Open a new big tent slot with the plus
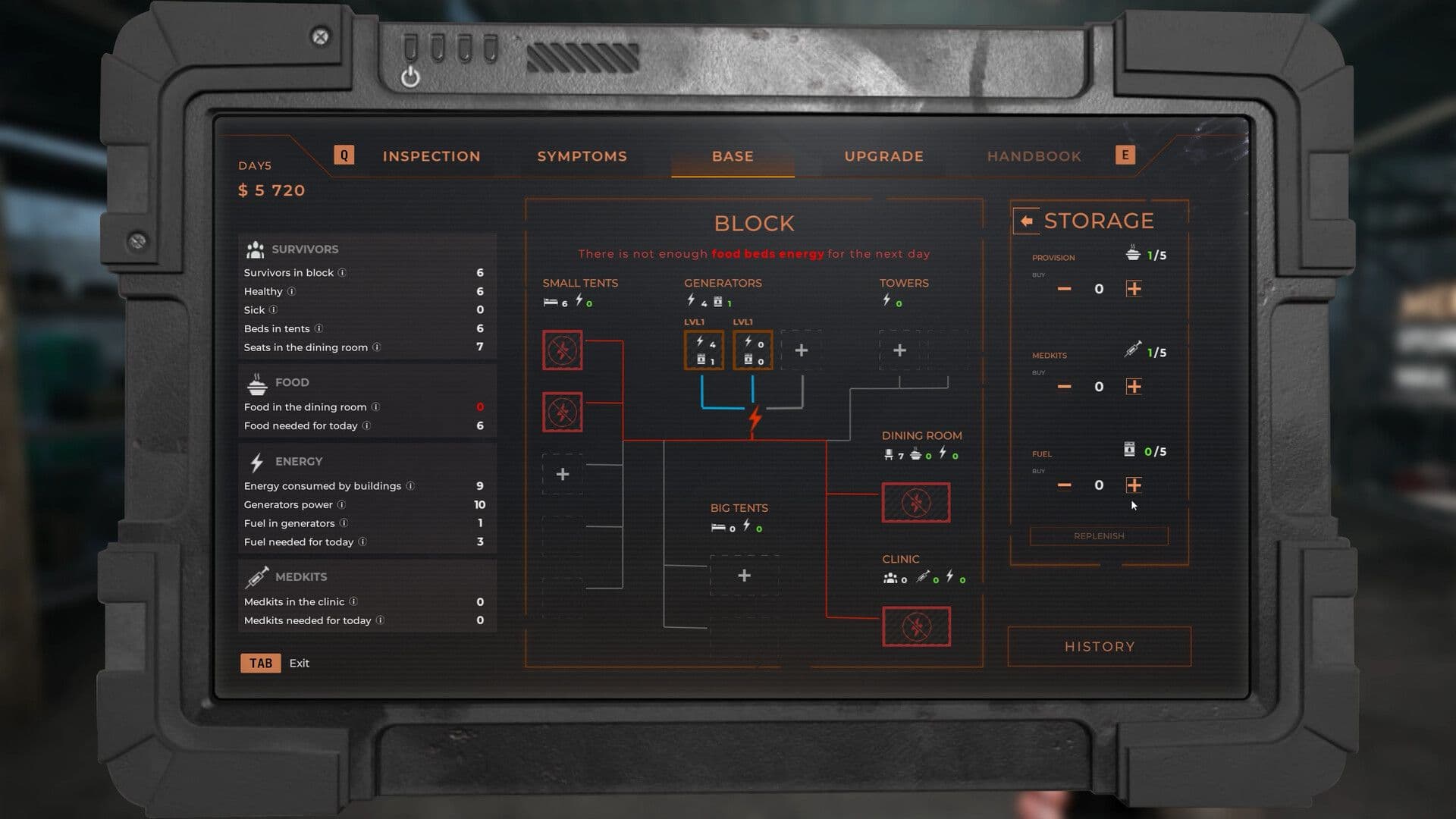Viewport: 1456px width, 819px height. click(744, 576)
